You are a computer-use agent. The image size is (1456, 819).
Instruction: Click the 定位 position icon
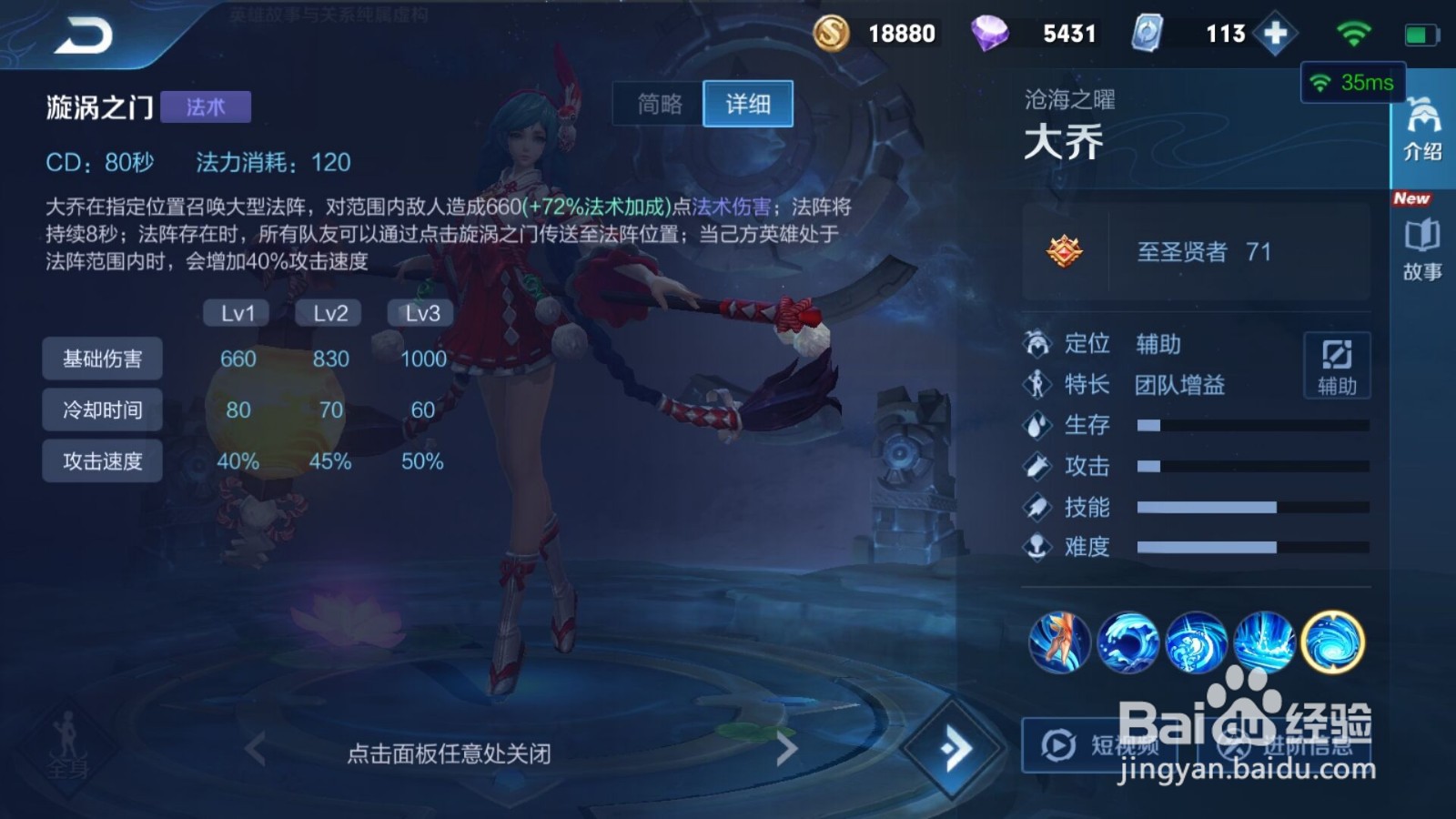click(x=1036, y=344)
